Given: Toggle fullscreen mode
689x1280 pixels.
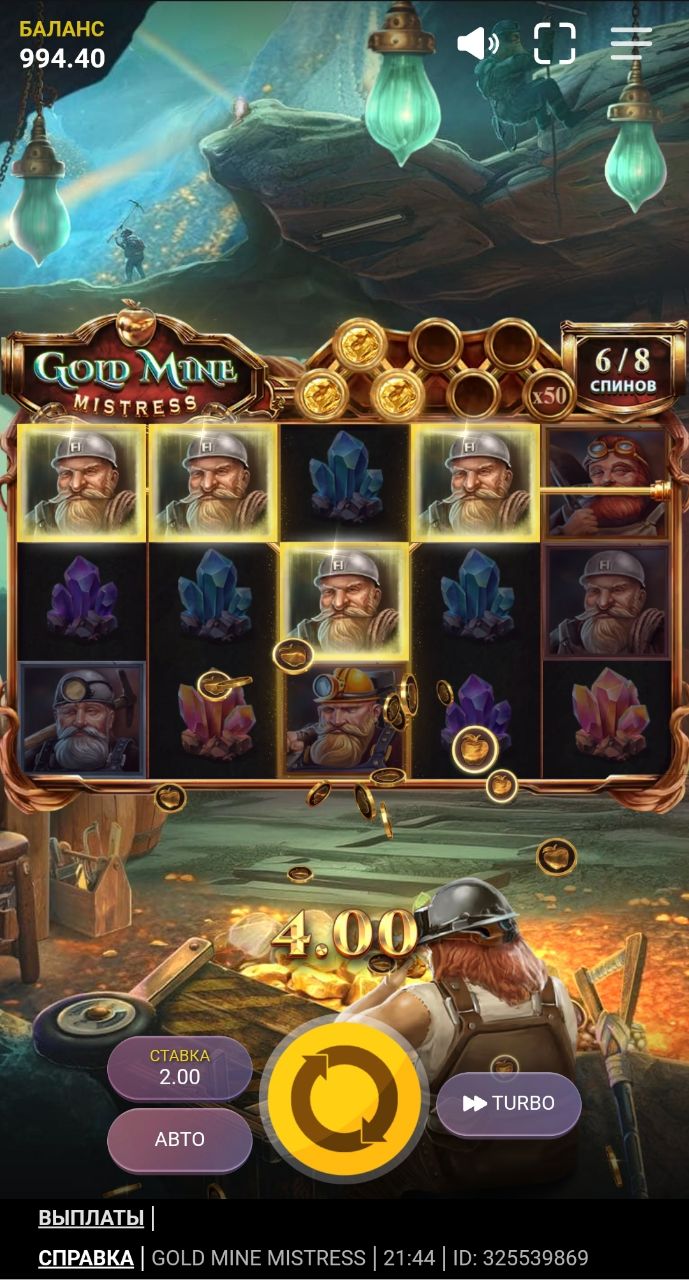Looking at the screenshot, I should point(555,43).
